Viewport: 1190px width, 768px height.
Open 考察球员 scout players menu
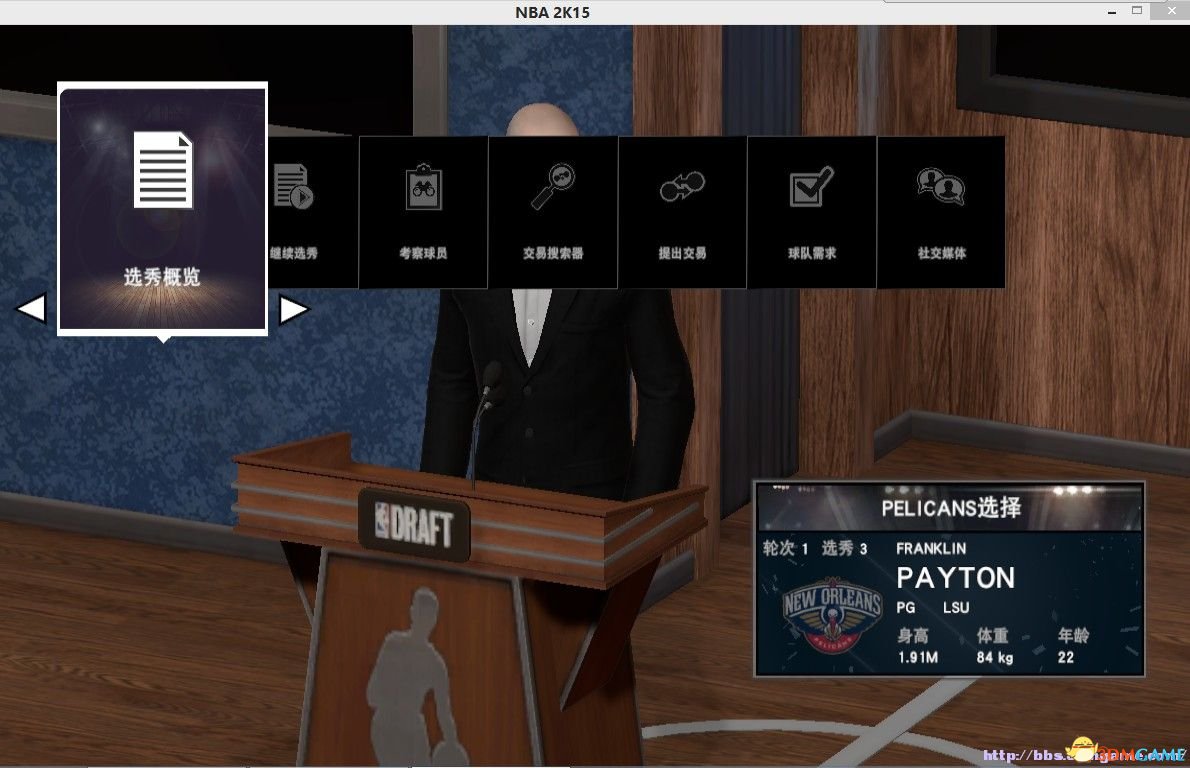423,212
